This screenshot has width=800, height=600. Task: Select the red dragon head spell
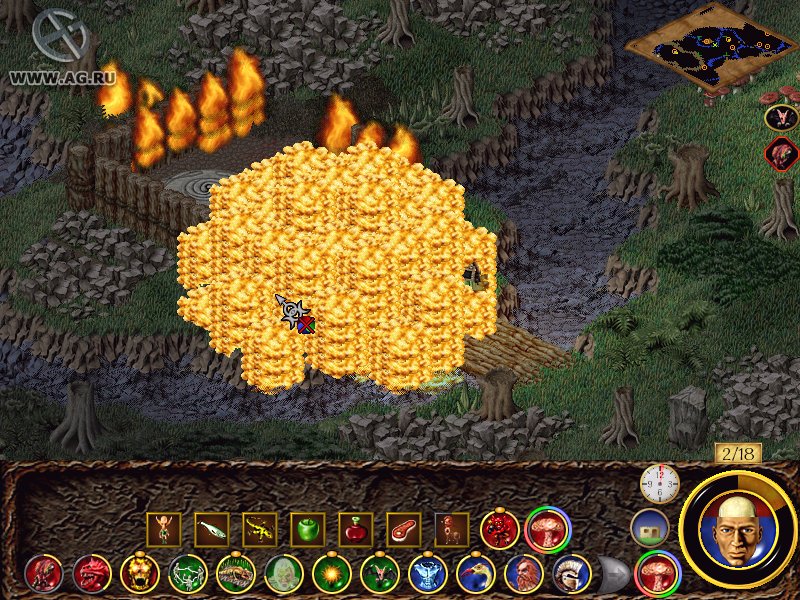pos(92,574)
